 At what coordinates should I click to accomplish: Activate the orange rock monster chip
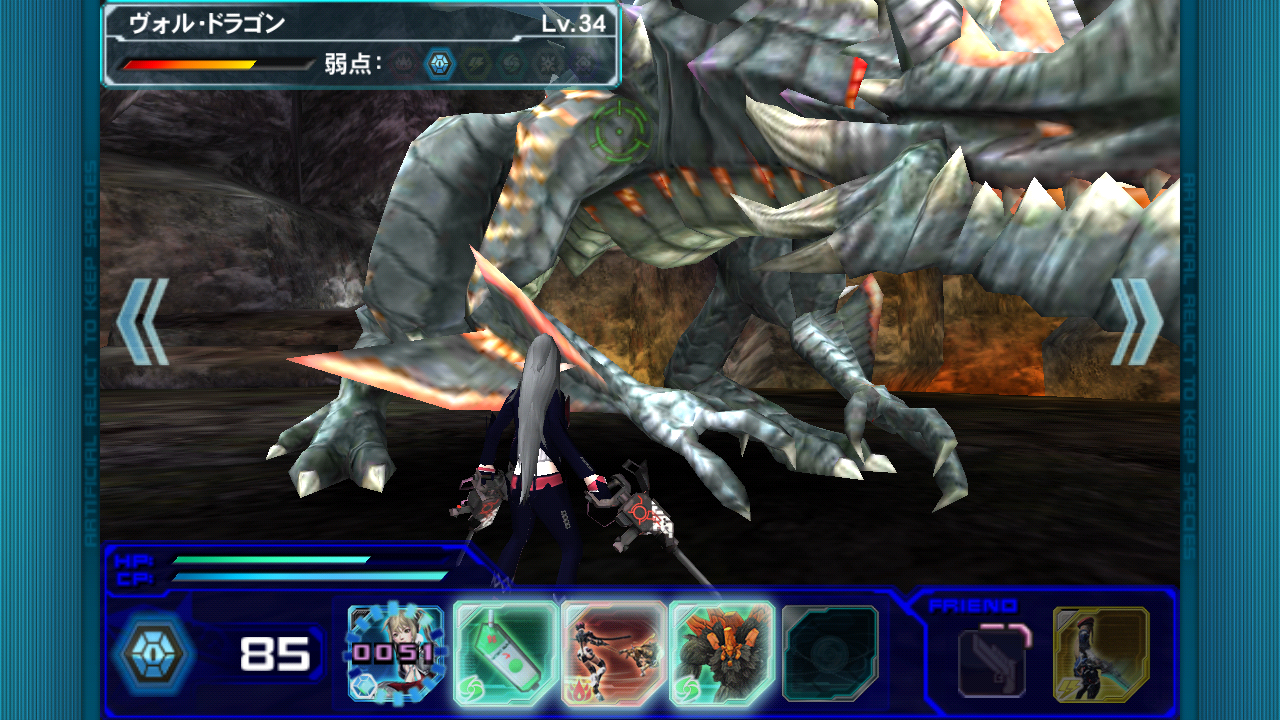(x=721, y=653)
